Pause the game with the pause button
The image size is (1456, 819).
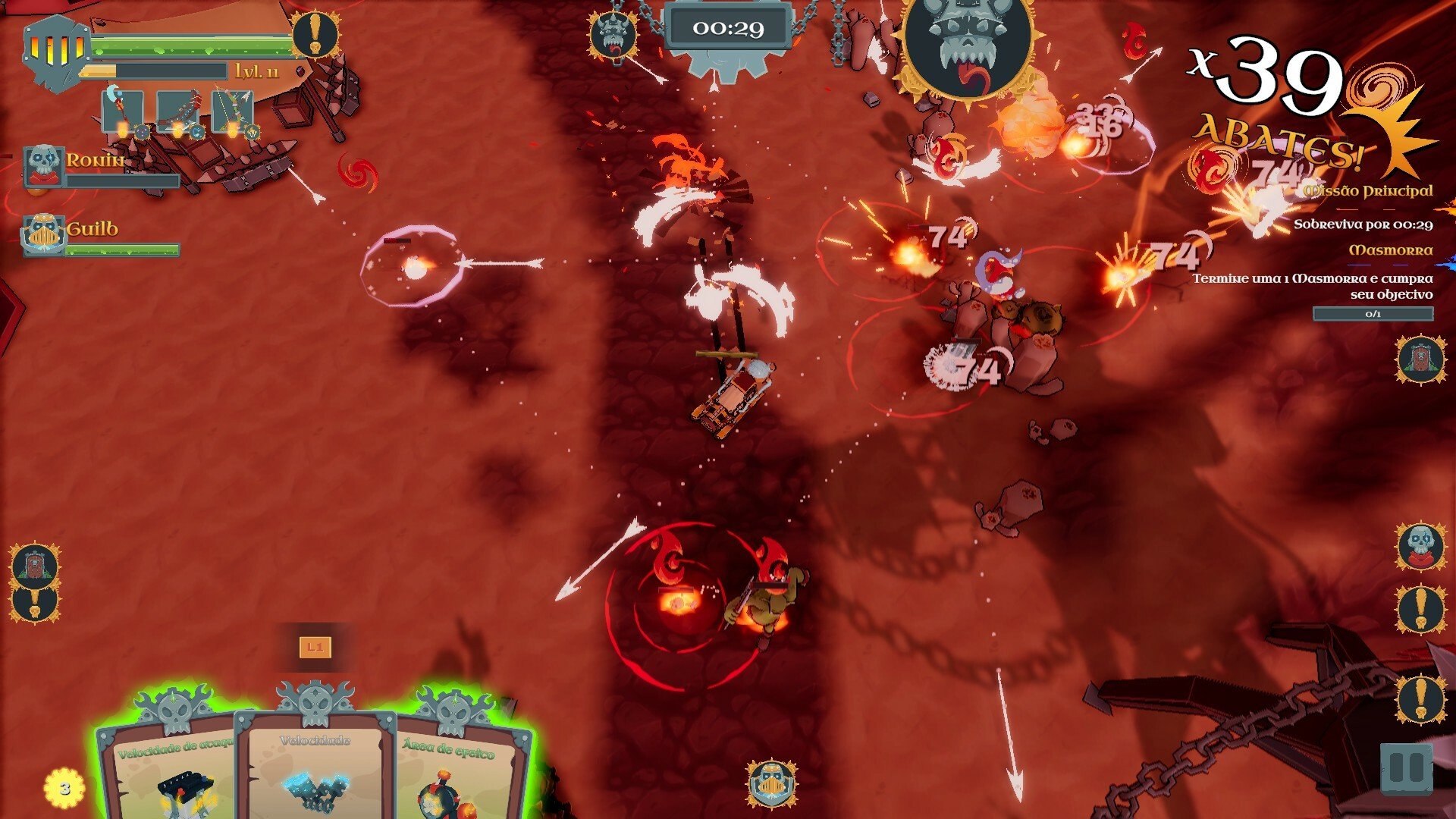click(x=1406, y=769)
